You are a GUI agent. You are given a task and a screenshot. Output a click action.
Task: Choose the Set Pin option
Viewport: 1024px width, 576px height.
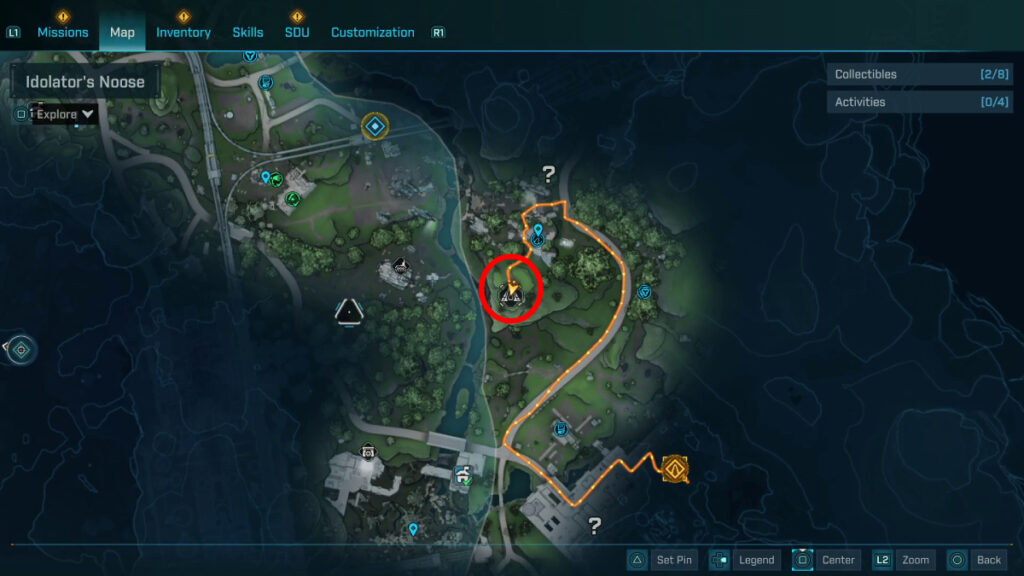tap(661, 560)
